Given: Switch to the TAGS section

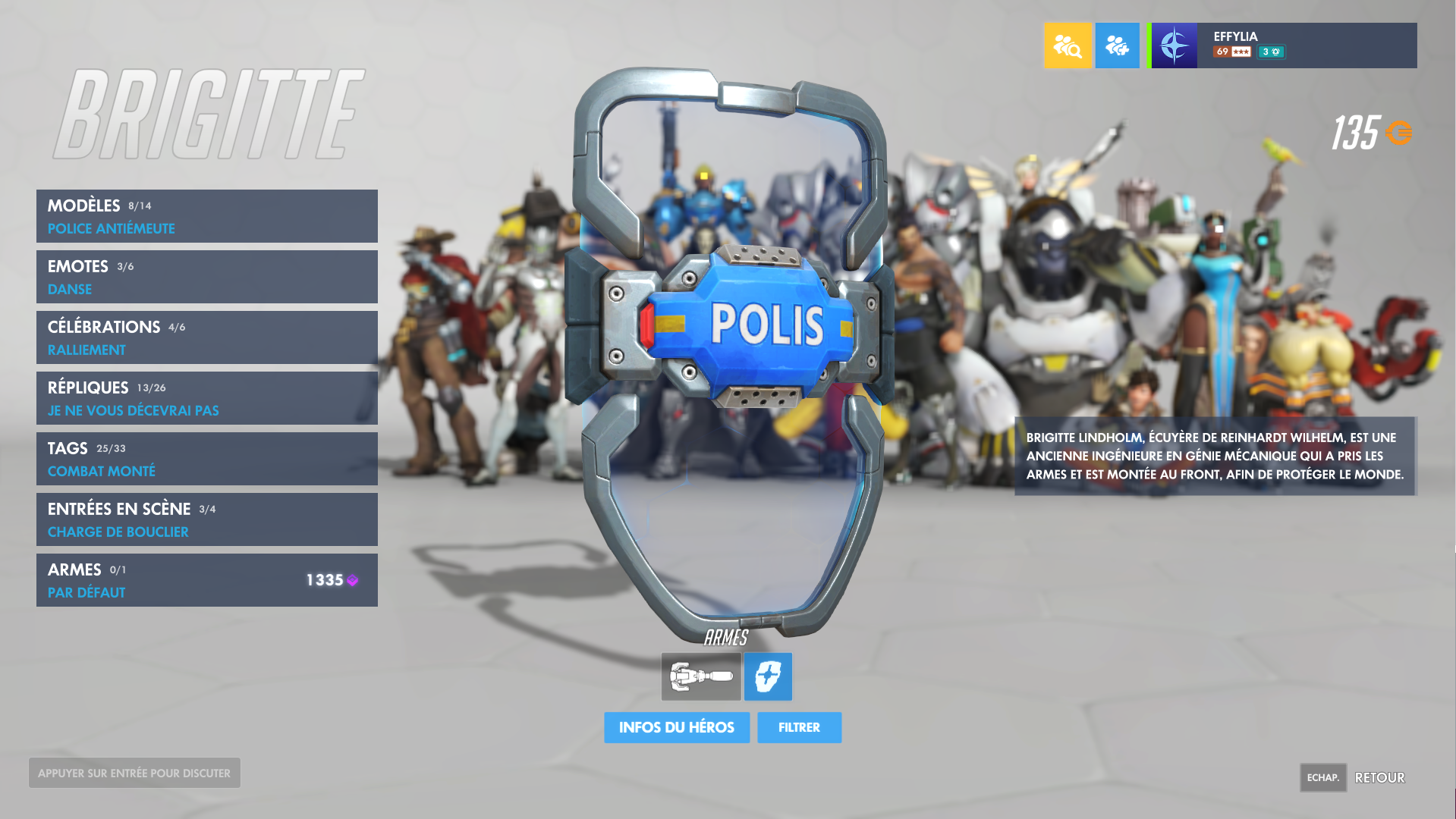Looking at the screenshot, I should pyautogui.click(x=206, y=459).
